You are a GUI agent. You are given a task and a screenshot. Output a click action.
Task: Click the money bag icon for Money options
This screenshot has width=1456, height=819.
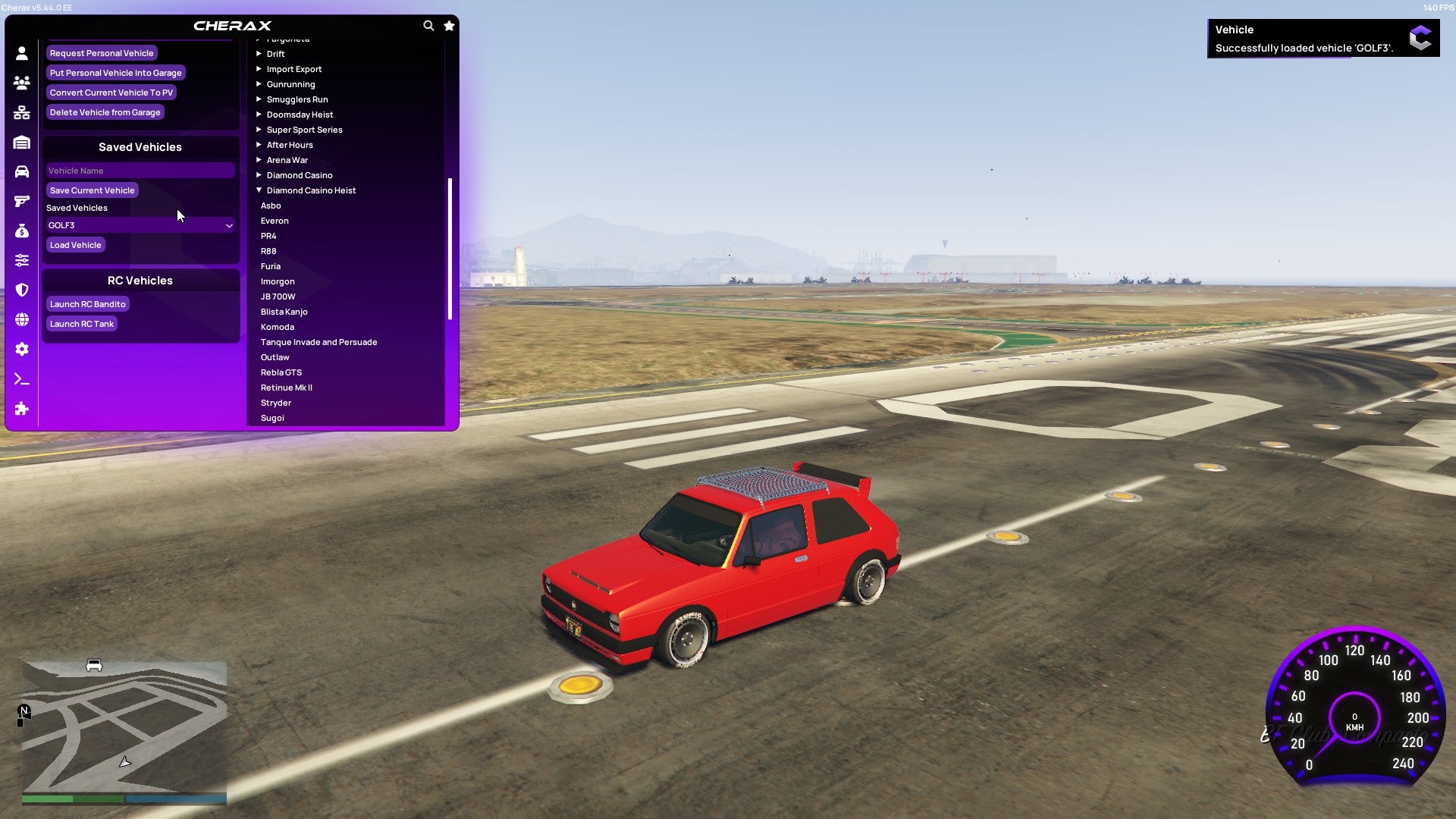22,231
